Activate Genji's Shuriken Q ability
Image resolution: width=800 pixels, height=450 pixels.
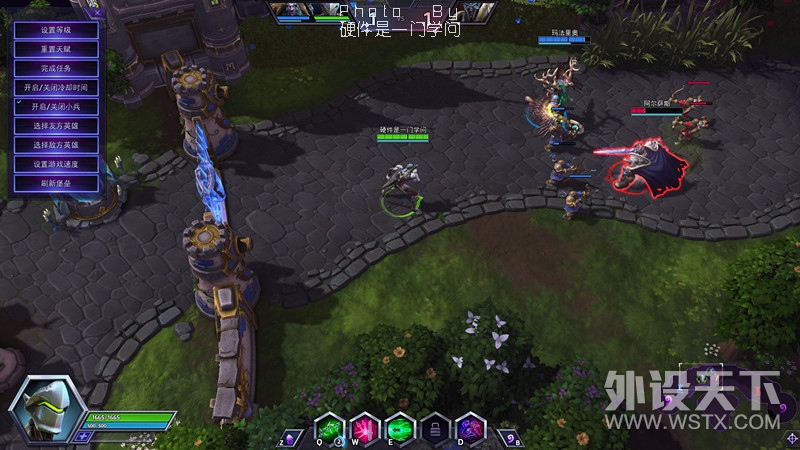[330, 427]
